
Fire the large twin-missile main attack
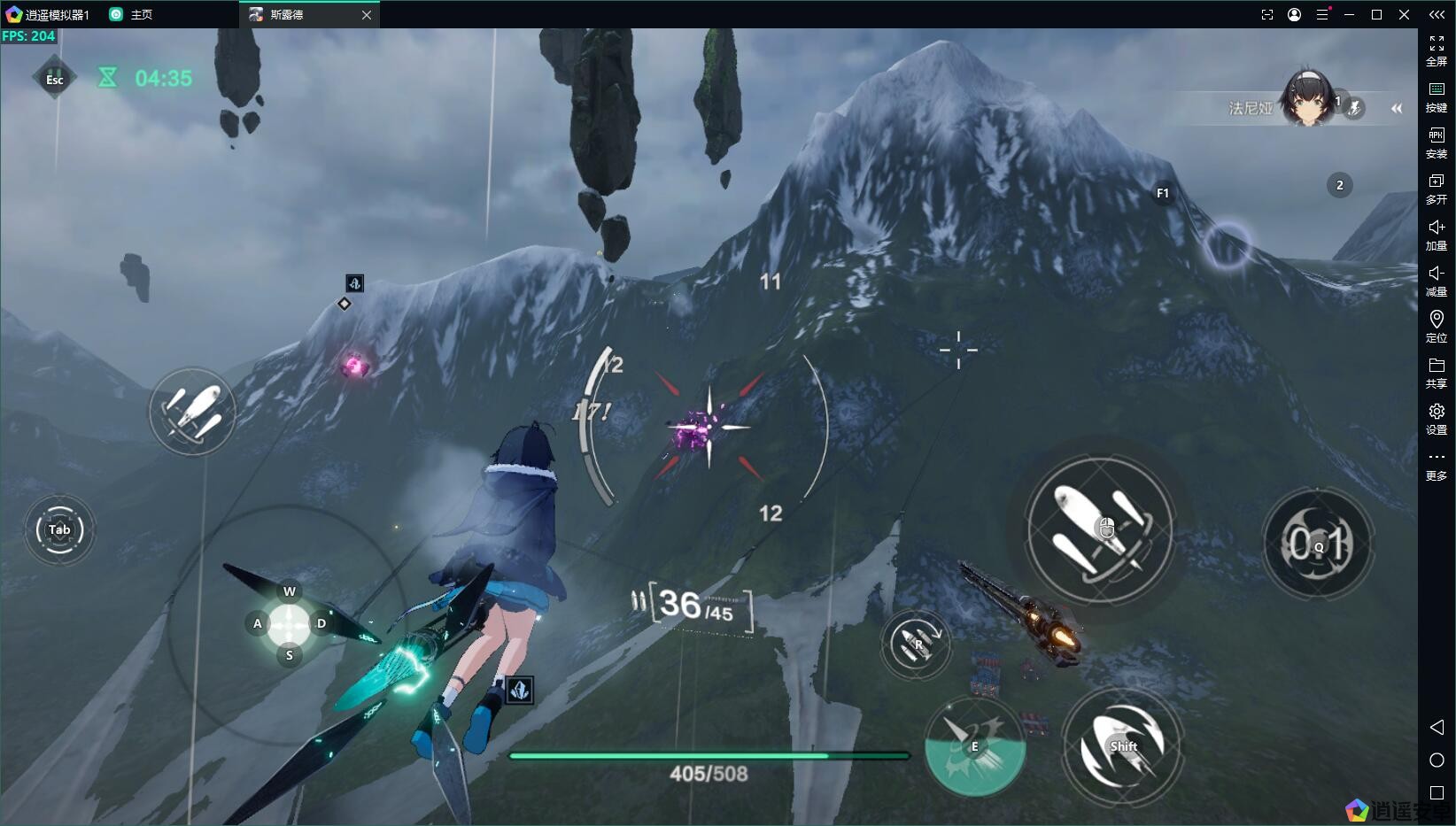[1101, 529]
